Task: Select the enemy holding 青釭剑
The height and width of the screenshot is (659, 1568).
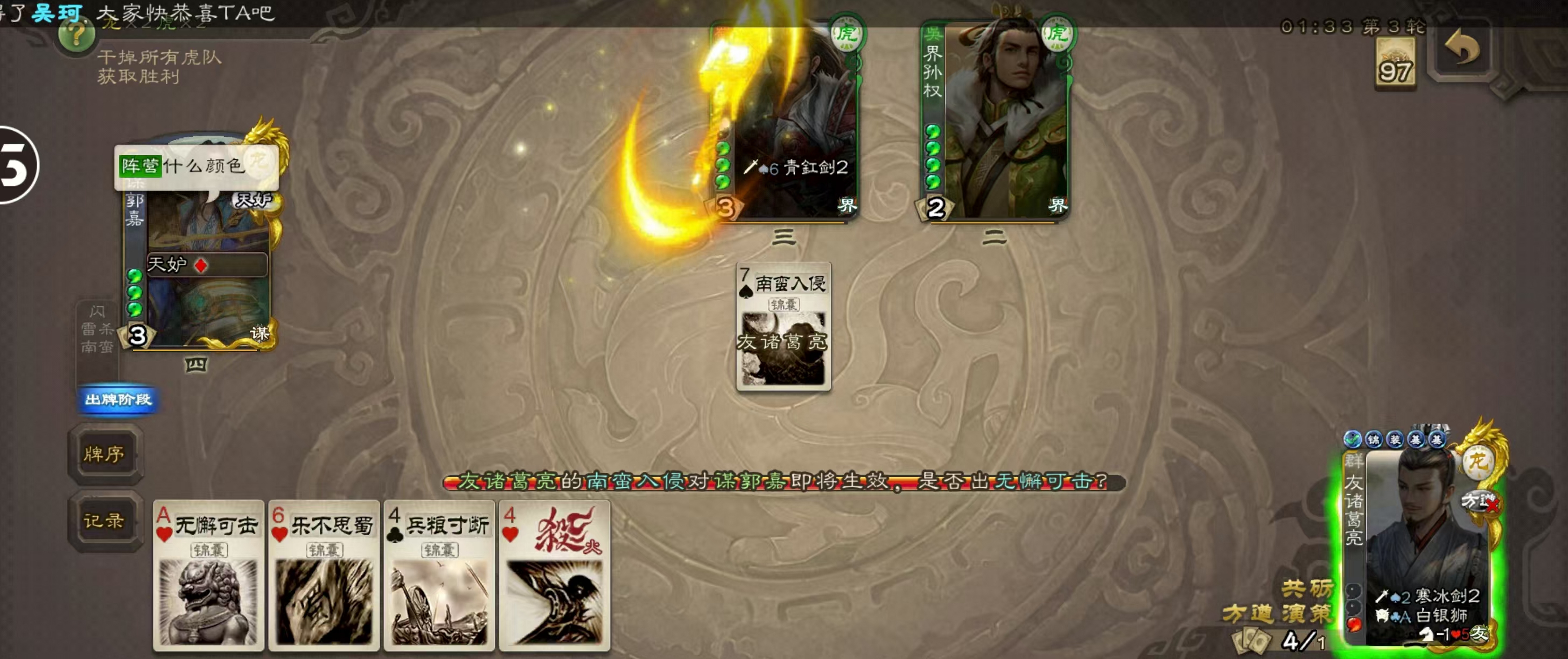Action: point(785,118)
